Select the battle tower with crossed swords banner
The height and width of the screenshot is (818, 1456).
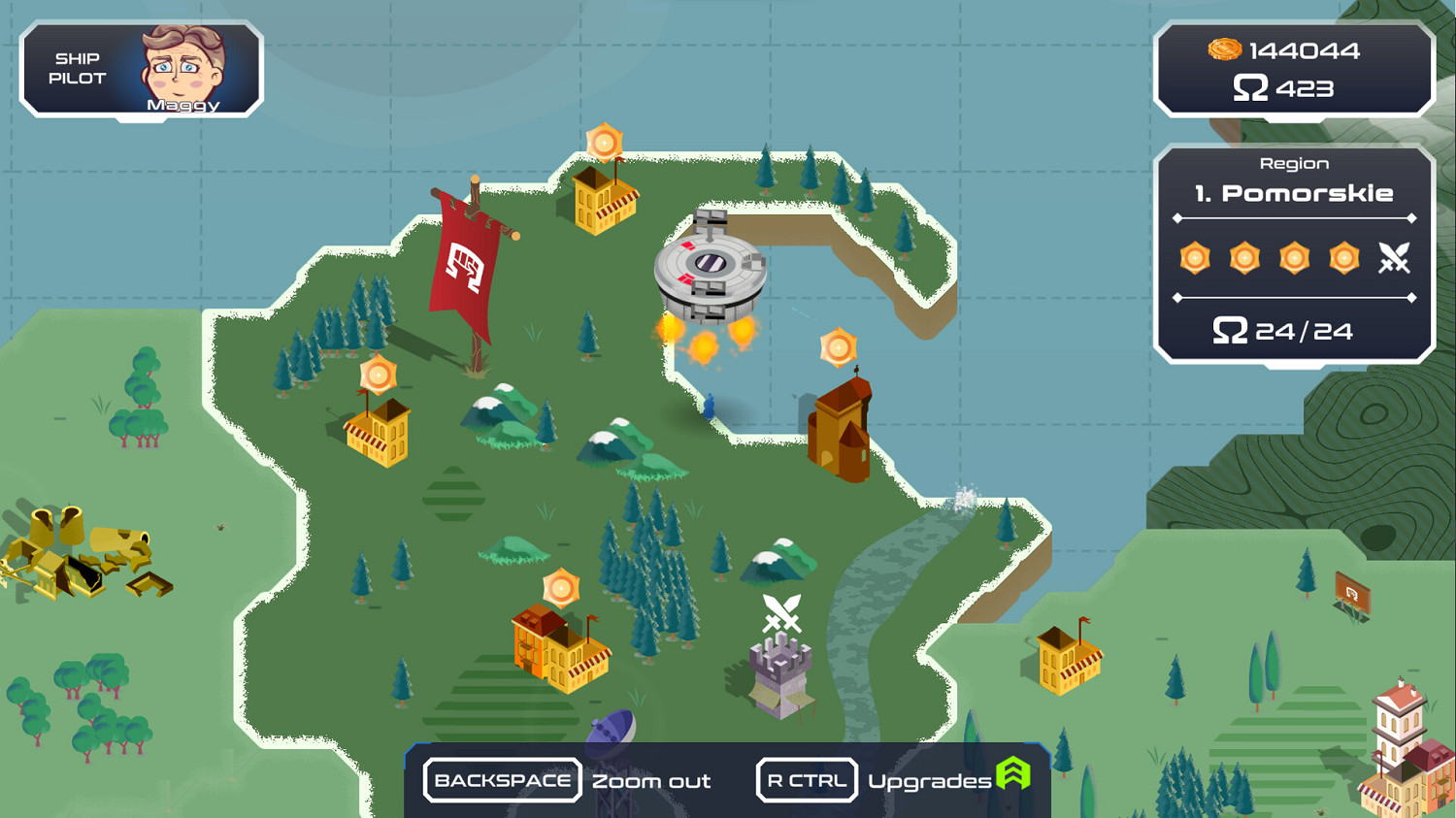(778, 670)
